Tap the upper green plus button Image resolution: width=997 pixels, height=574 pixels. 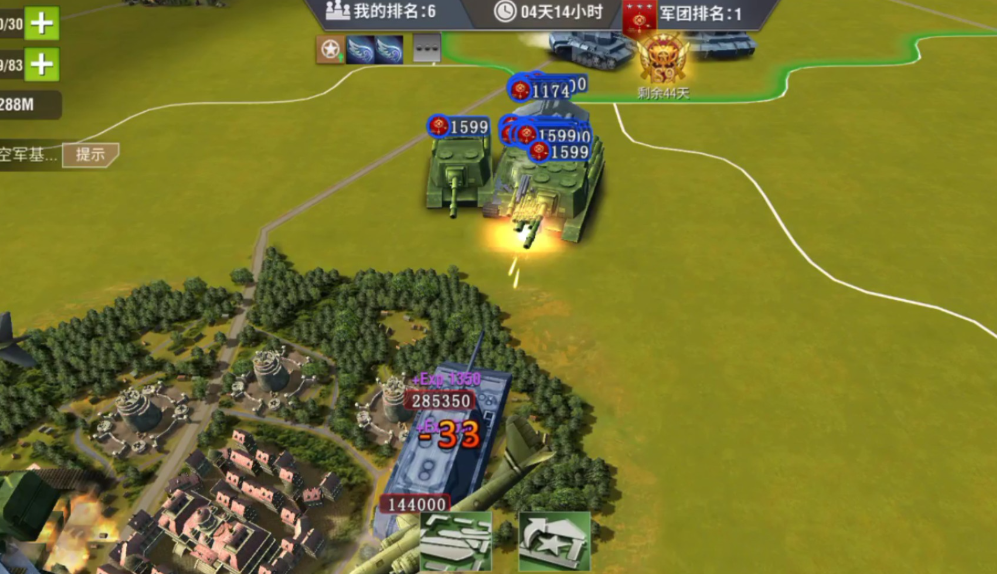pyautogui.click(x=41, y=23)
